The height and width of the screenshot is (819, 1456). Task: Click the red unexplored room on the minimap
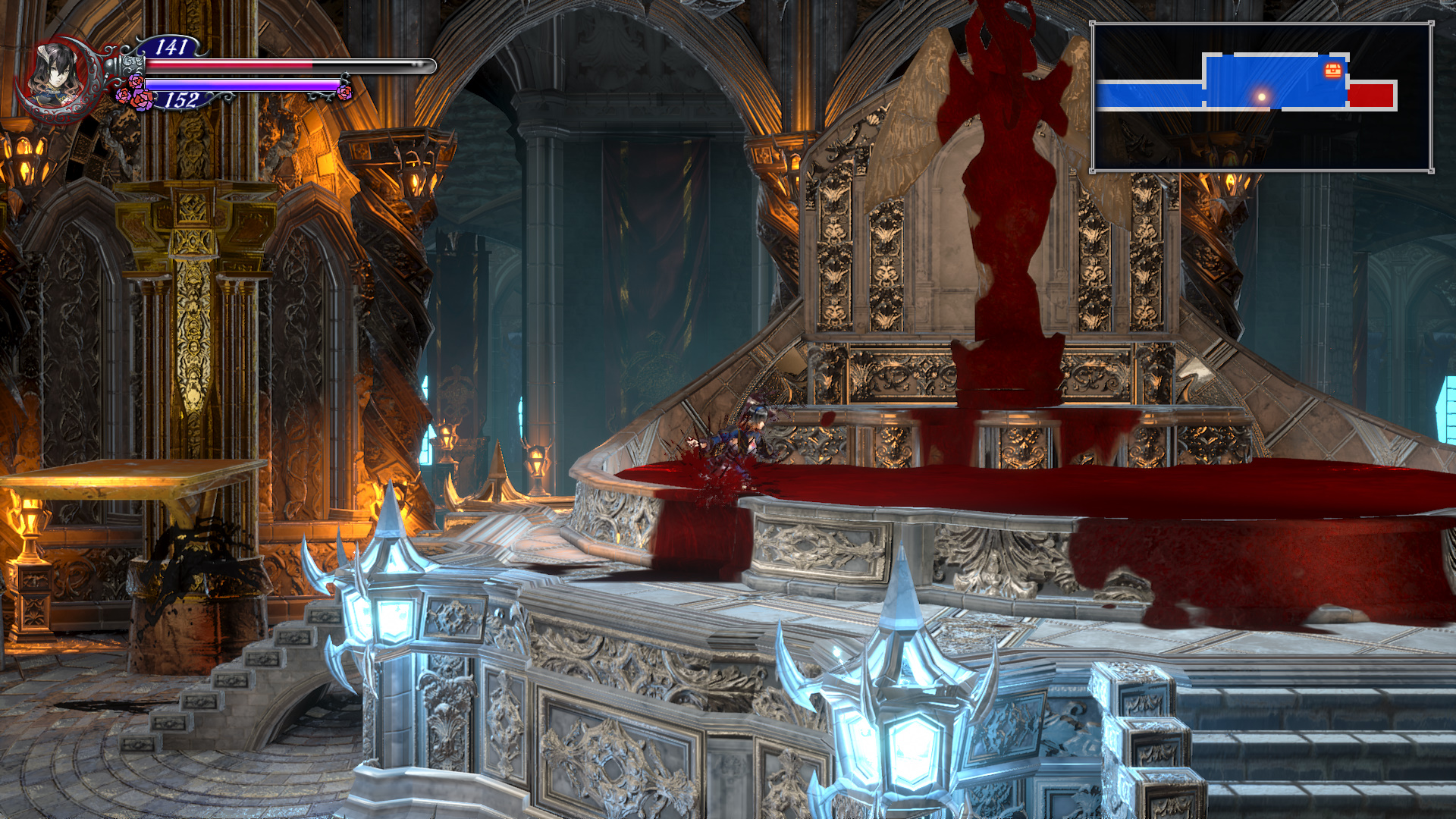(1373, 96)
